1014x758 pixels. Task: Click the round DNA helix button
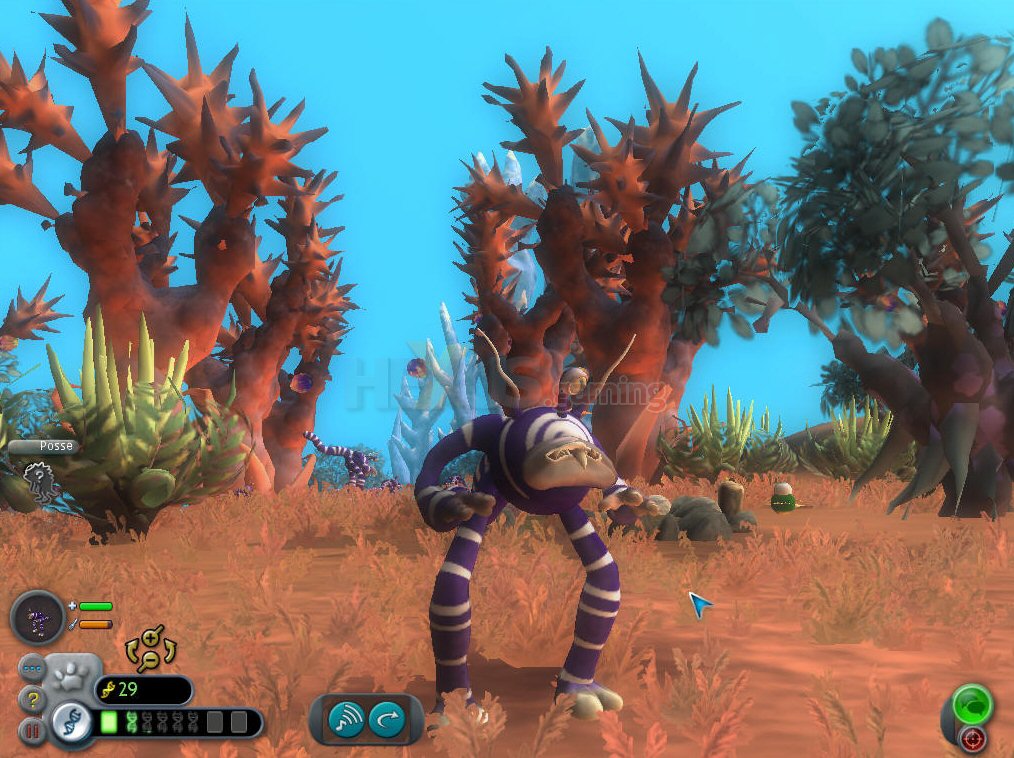[x=71, y=721]
